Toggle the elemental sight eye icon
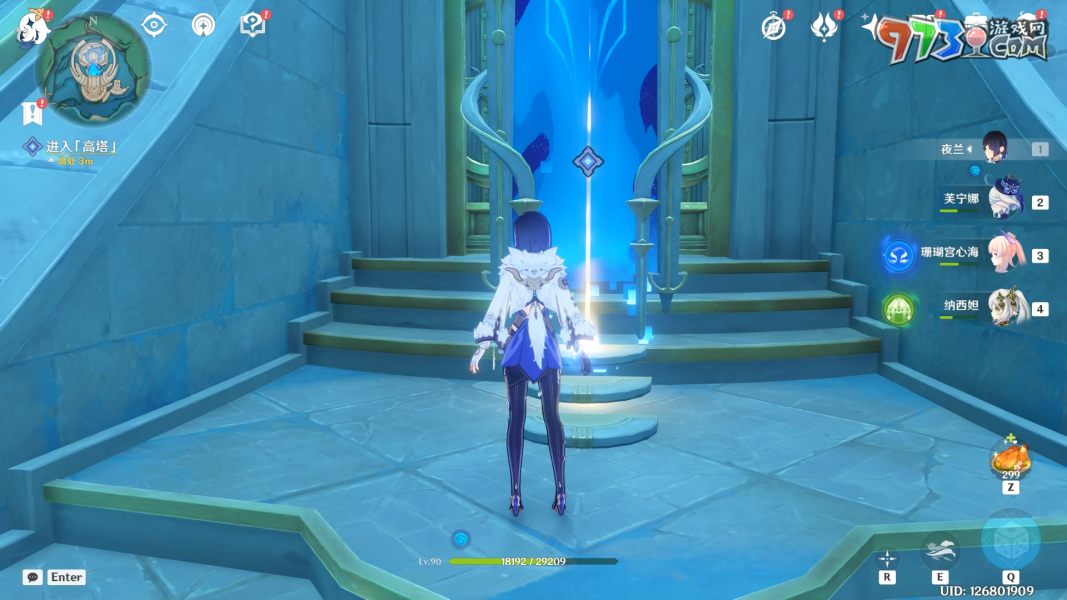Viewport: 1067px width, 600px height. [x=153, y=25]
